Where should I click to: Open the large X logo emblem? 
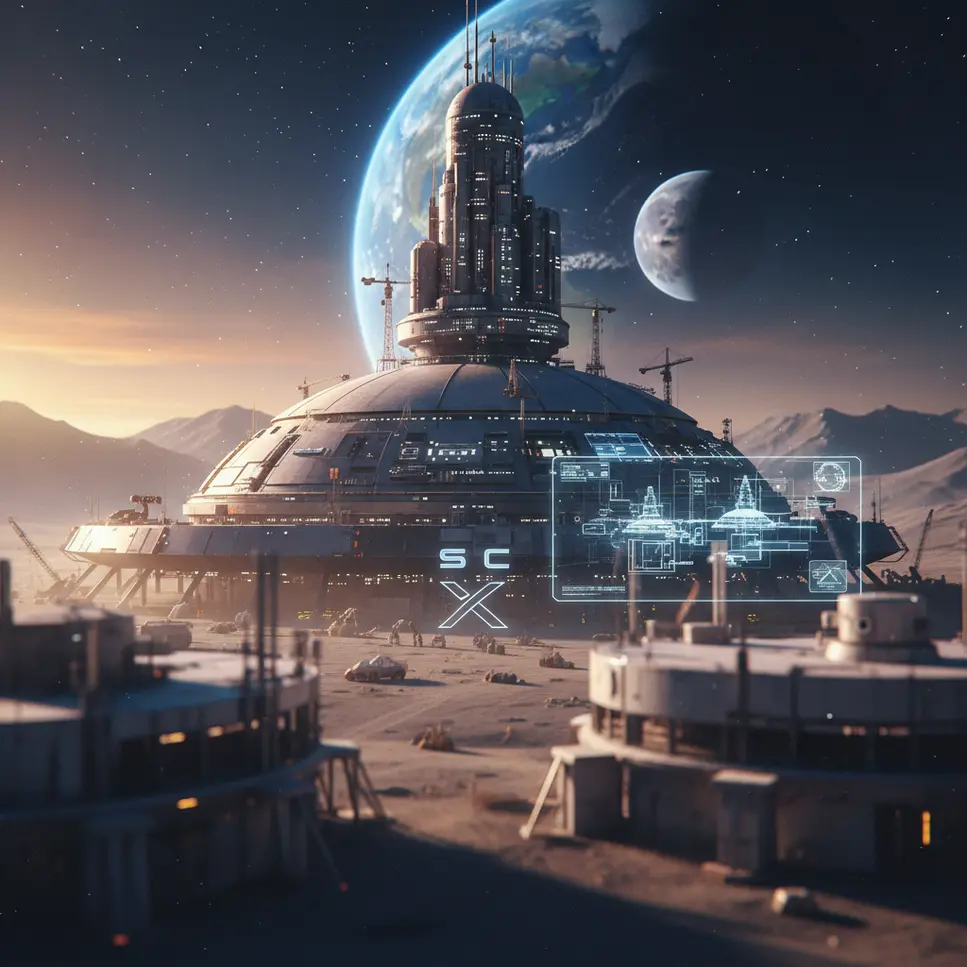pos(472,605)
